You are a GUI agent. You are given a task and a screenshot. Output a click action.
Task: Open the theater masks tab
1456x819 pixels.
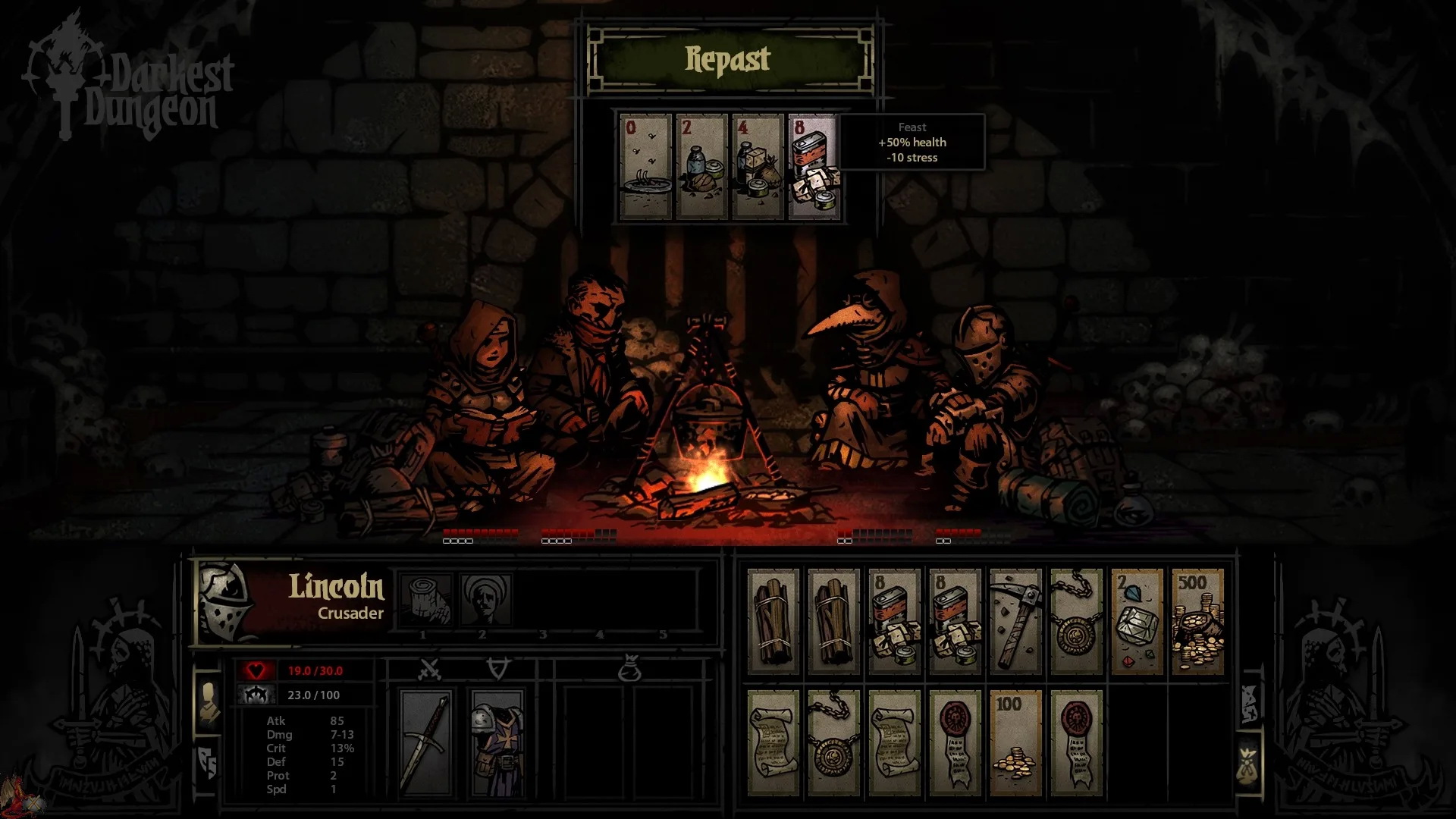208,762
